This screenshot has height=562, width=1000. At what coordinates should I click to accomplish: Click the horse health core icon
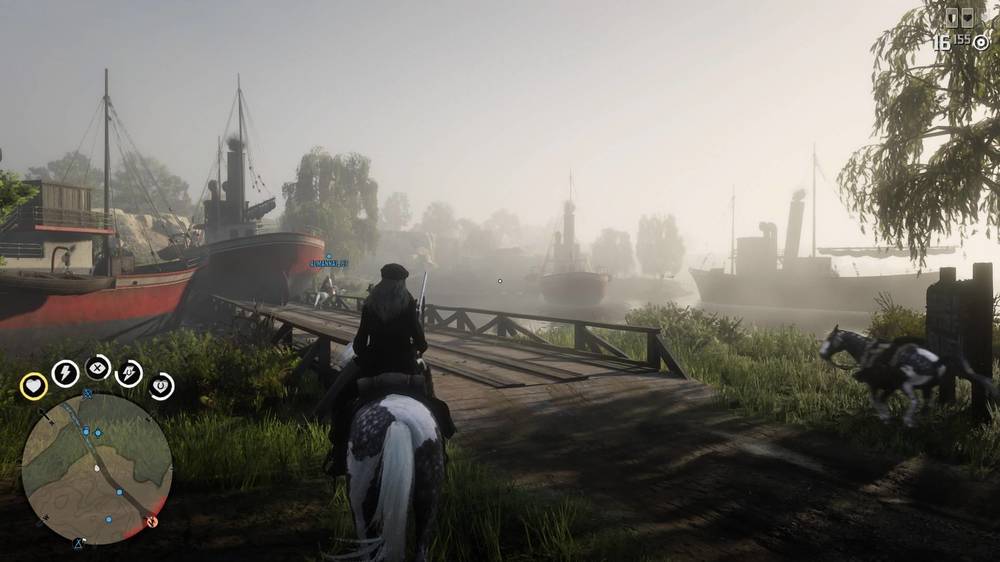pyautogui.click(x=161, y=385)
